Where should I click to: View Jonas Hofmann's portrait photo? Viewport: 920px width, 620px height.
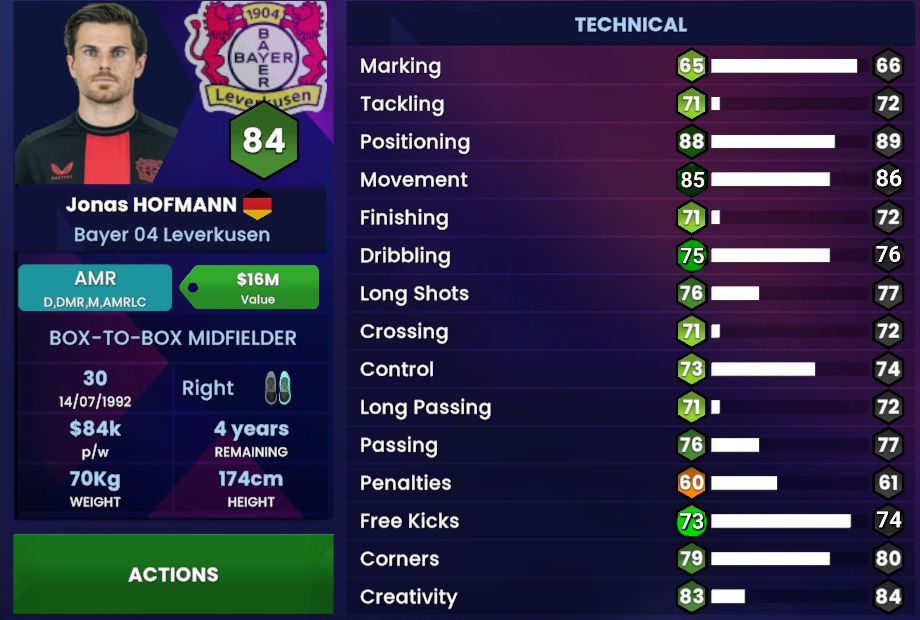pyautogui.click(x=95, y=92)
